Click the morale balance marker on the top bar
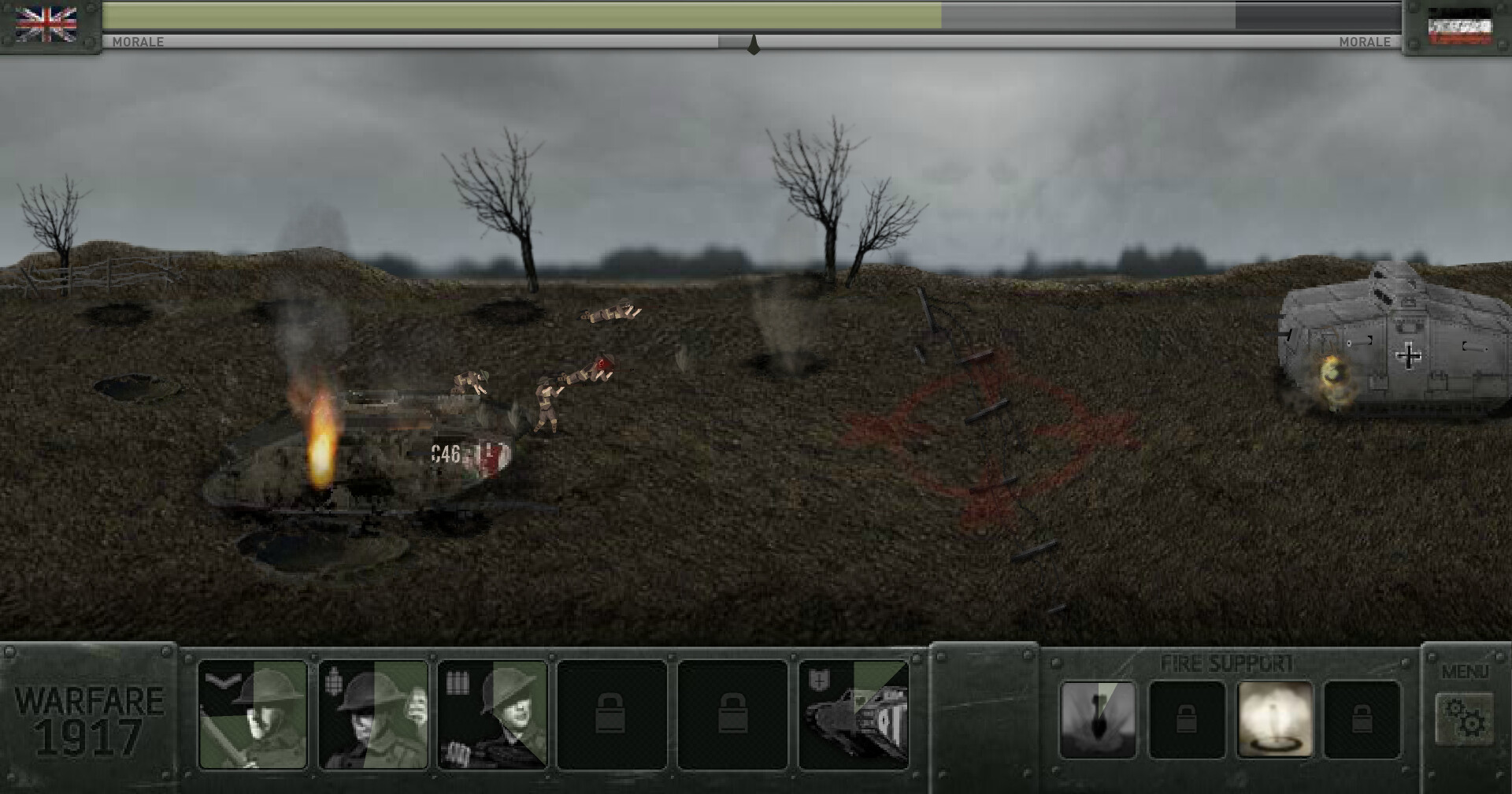1512x794 pixels. 754,45
